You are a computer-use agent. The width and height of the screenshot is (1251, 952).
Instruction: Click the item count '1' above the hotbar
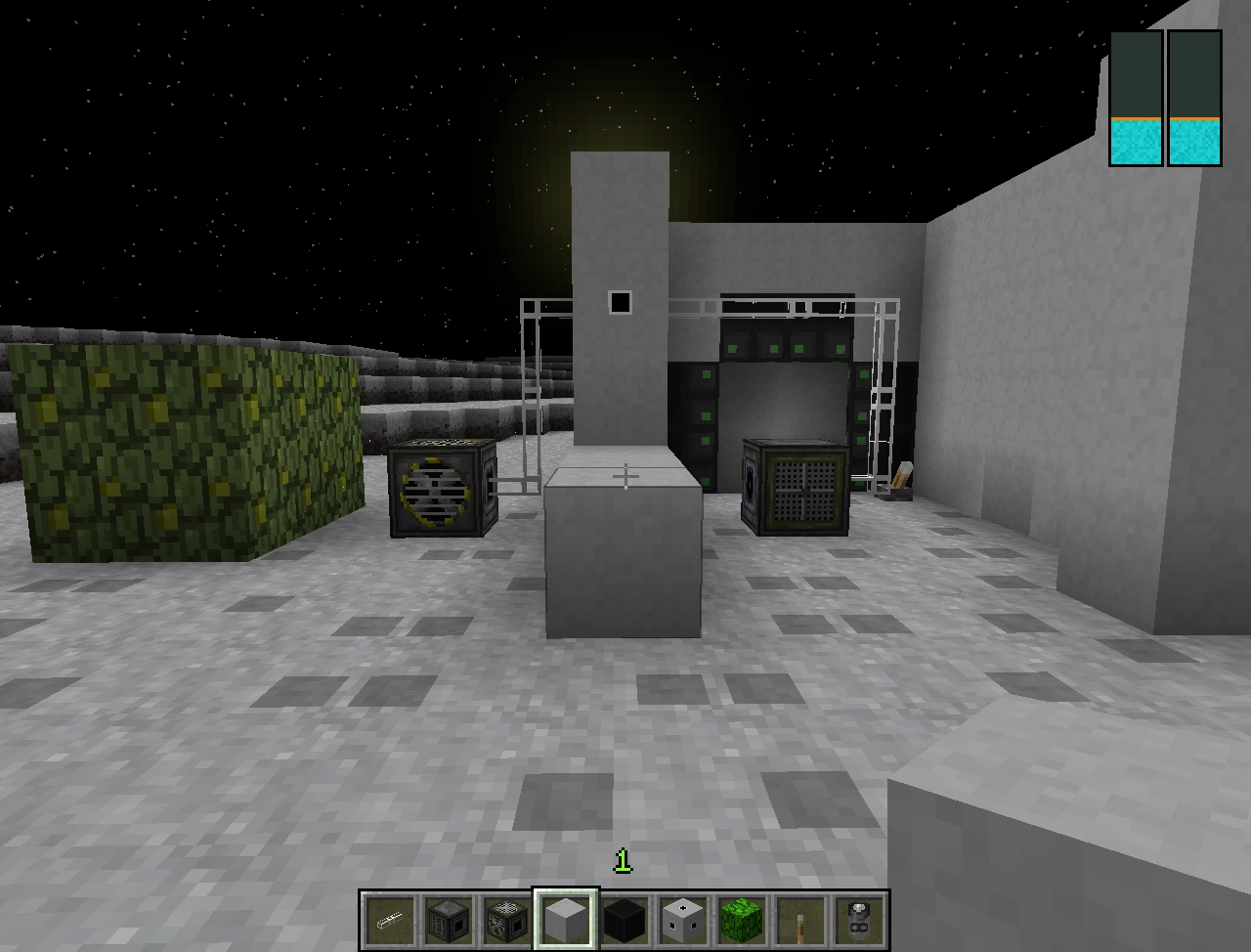(623, 862)
